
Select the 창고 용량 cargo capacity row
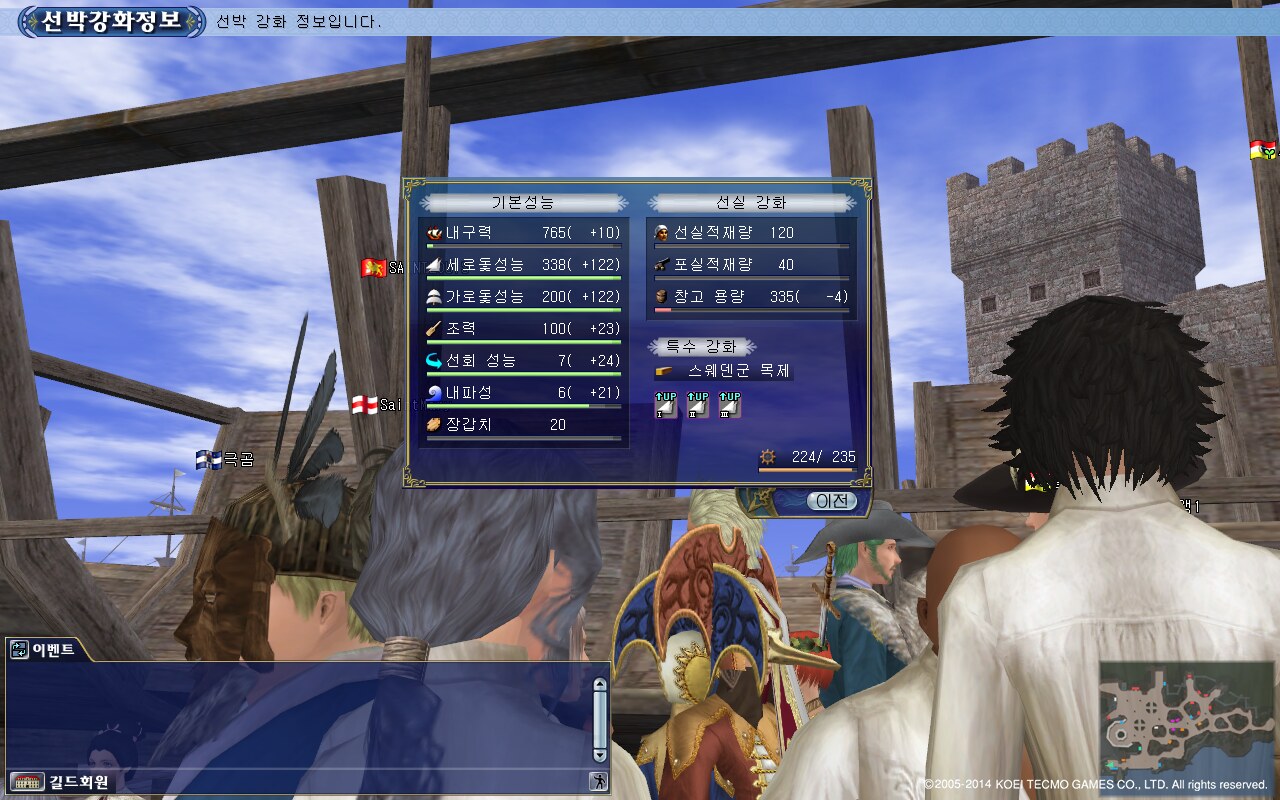(750, 297)
